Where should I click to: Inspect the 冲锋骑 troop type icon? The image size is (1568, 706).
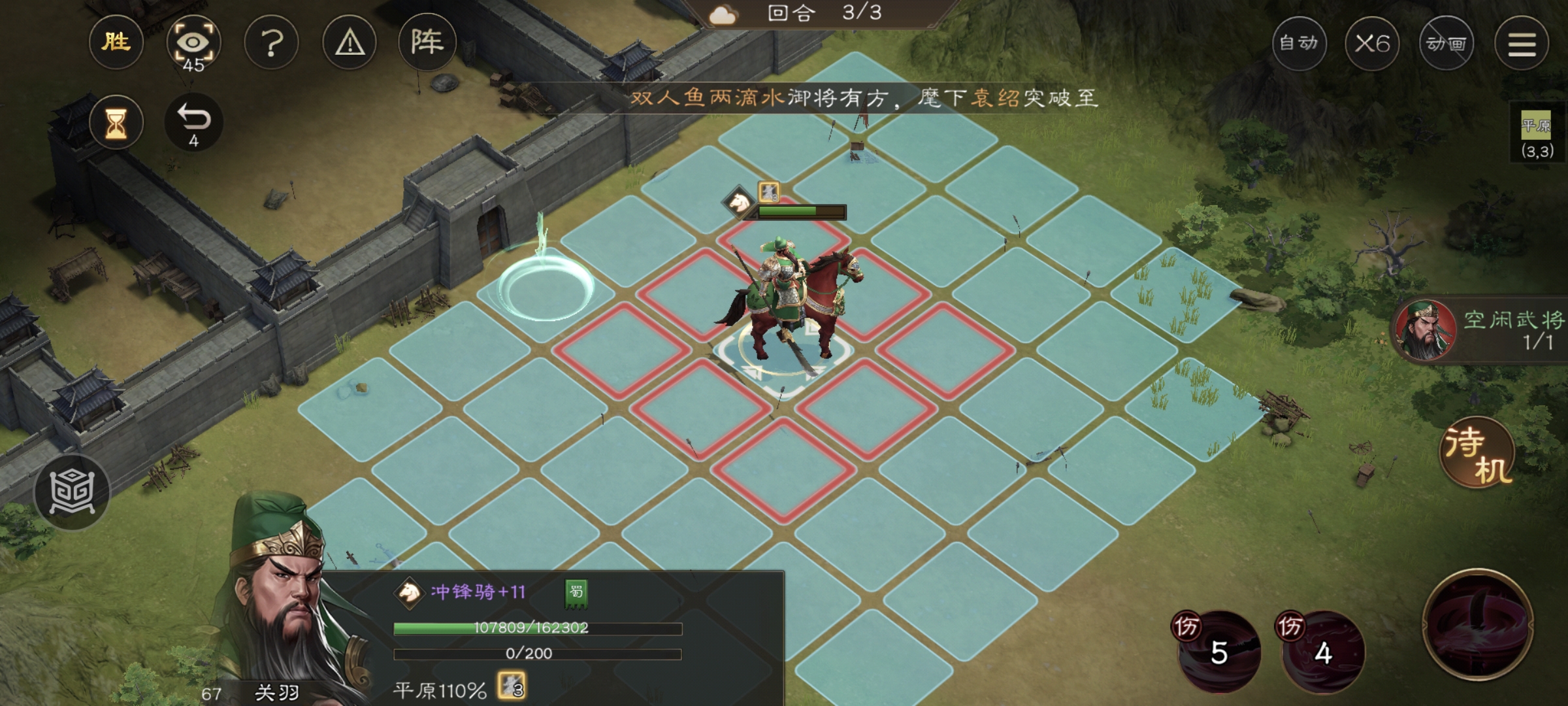tap(410, 592)
